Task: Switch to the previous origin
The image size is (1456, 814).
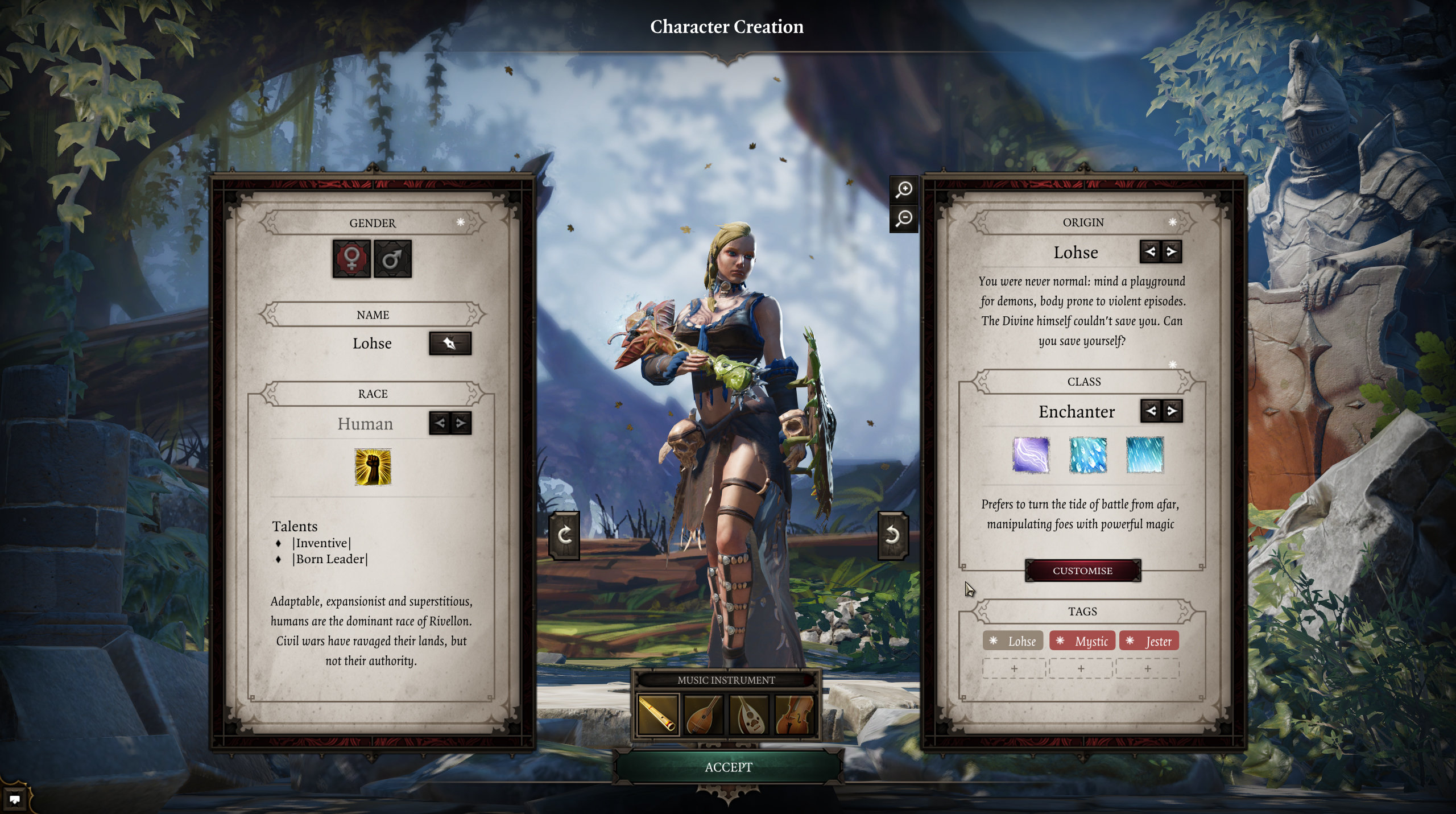Action: (1150, 251)
